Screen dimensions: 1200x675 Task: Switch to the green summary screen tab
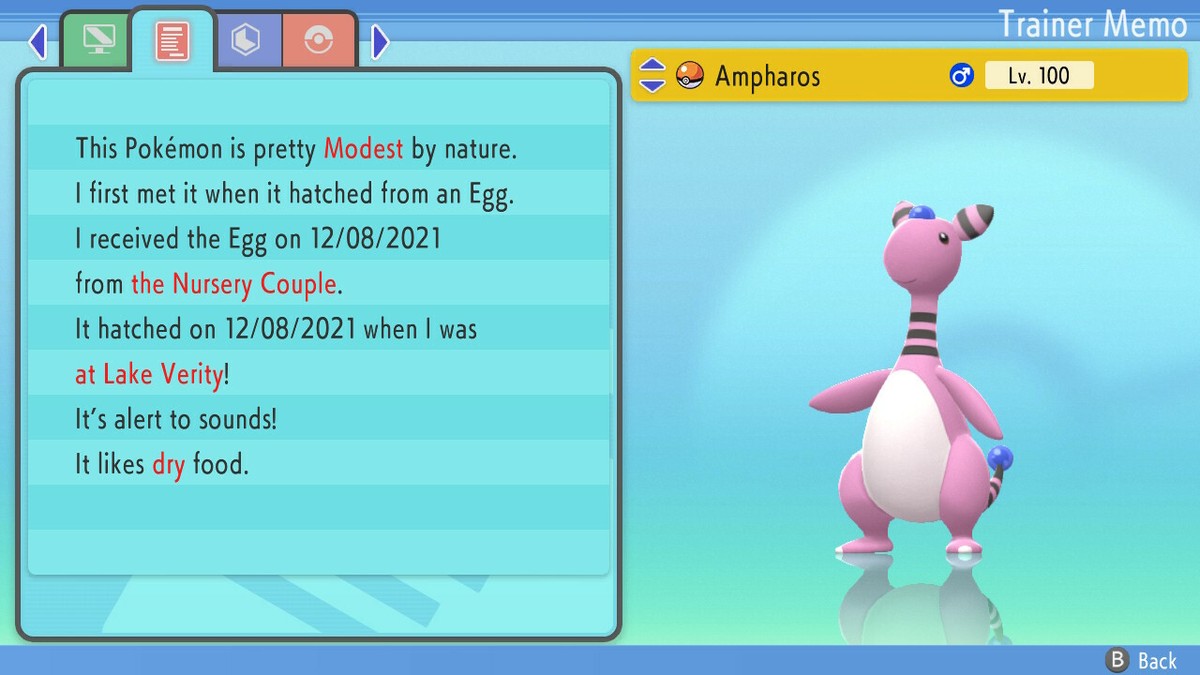[x=96, y=41]
